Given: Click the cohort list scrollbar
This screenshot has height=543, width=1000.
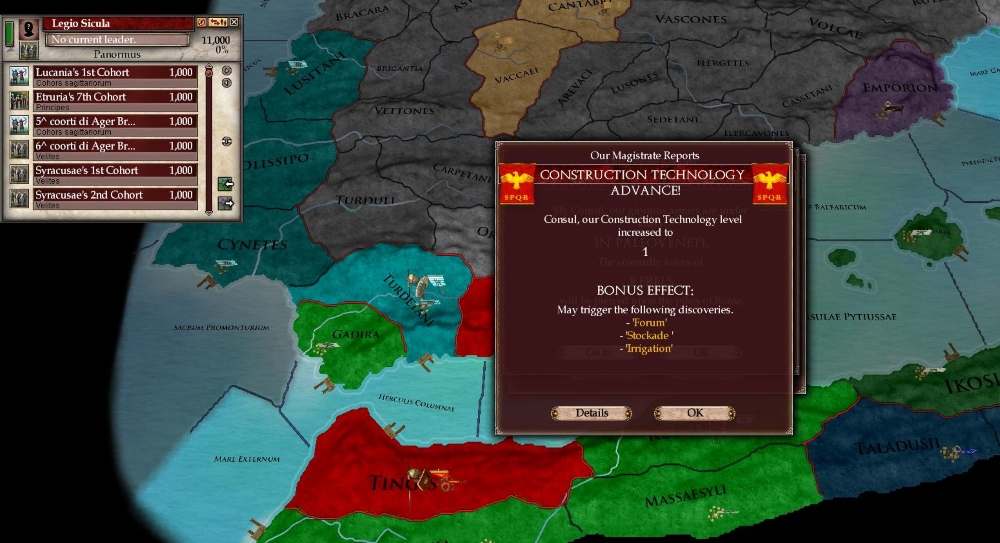Looking at the screenshot, I should (x=208, y=140).
